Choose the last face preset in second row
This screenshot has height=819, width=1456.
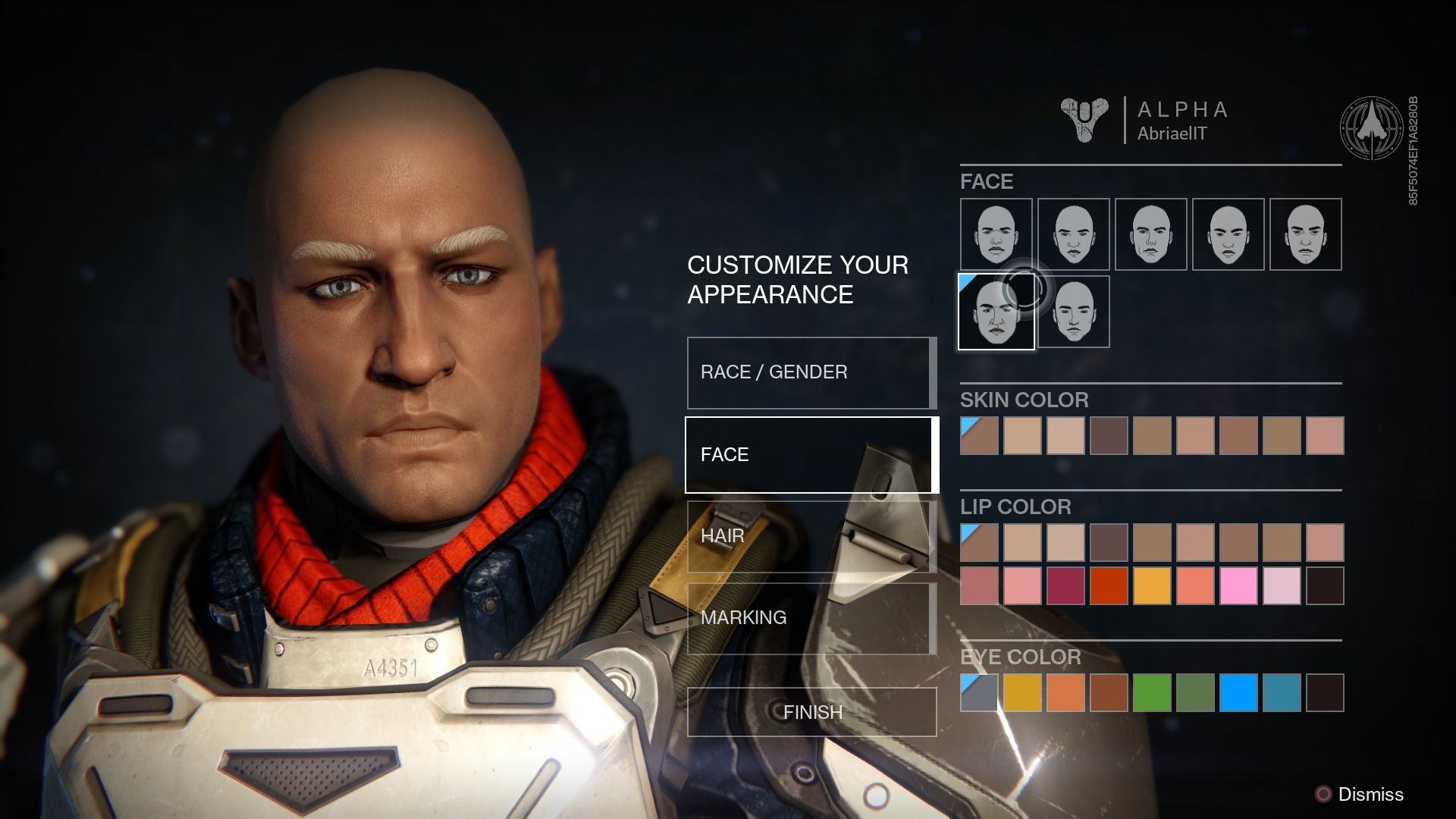(x=1074, y=311)
